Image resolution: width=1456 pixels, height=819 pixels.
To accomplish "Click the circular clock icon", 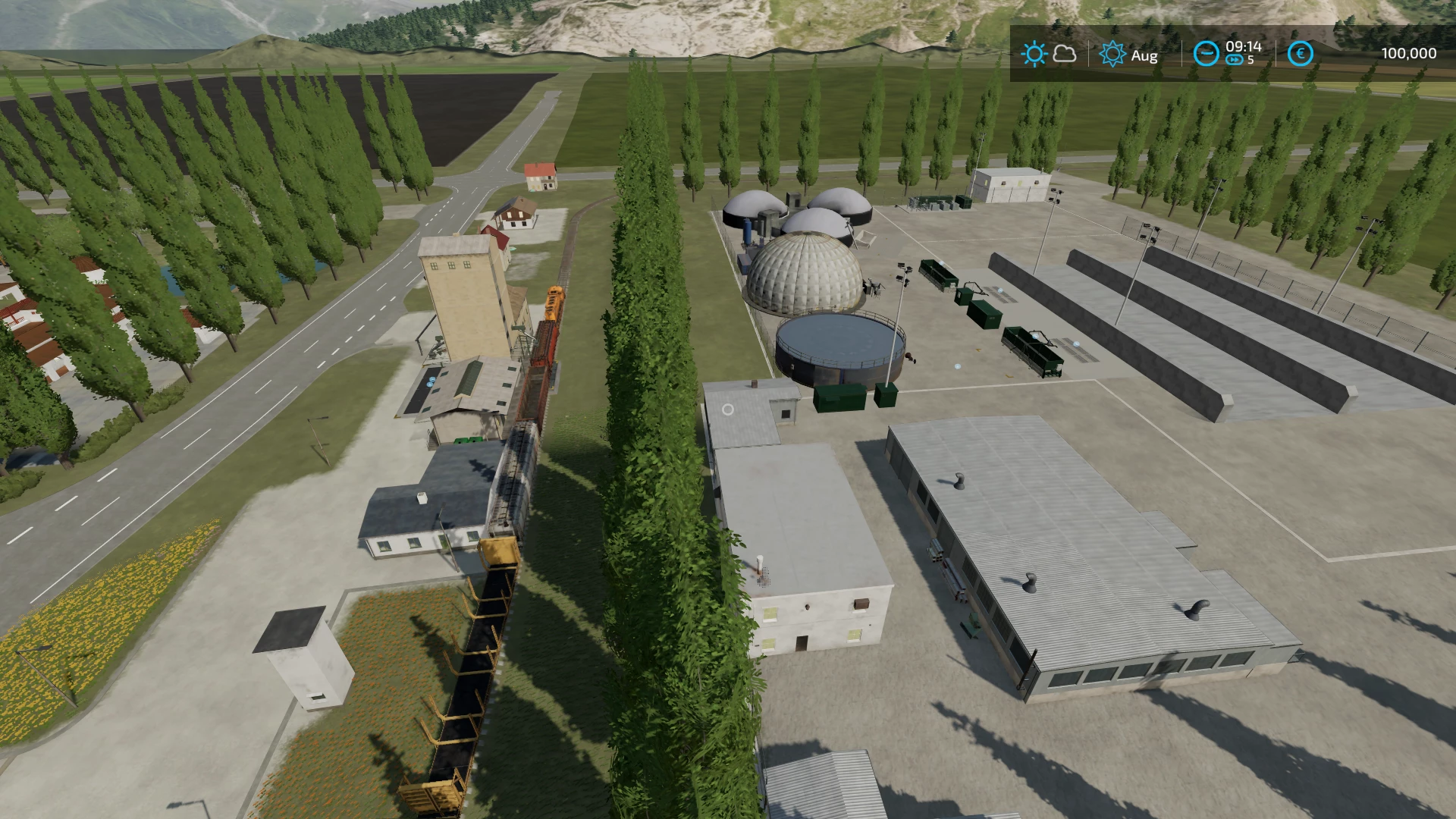I will pos(1207,54).
